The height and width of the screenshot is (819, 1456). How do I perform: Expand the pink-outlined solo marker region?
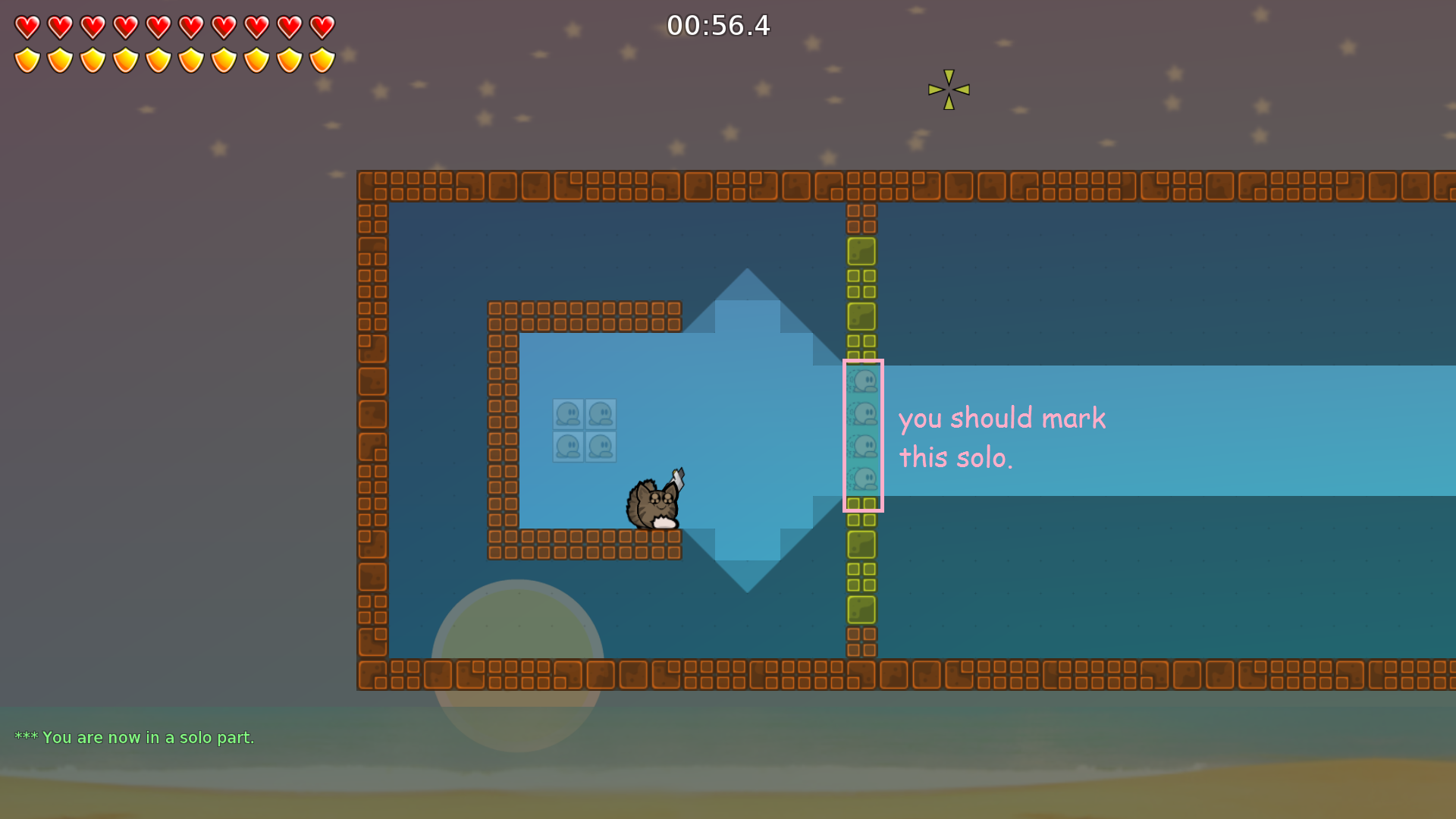tap(864, 436)
